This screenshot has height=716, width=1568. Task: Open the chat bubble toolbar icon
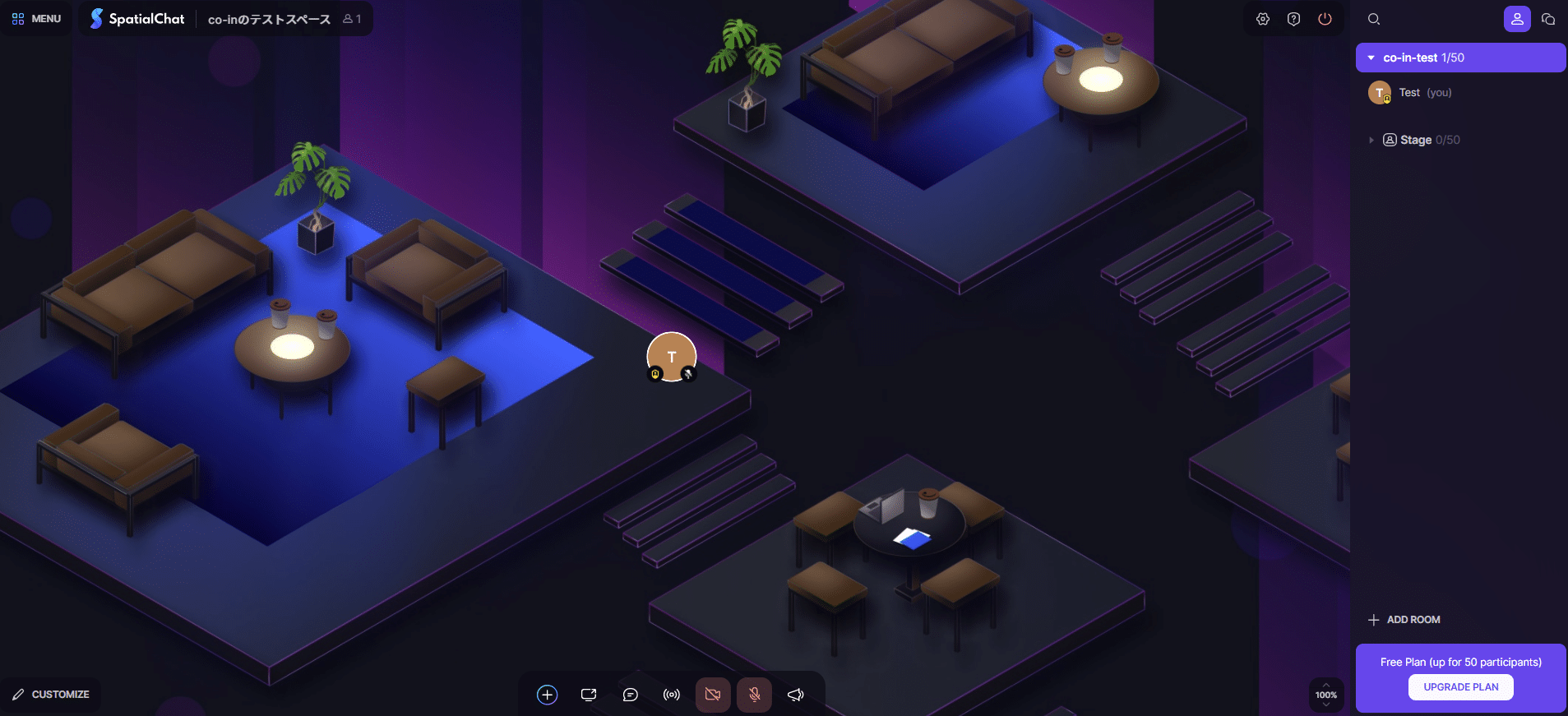tap(631, 695)
